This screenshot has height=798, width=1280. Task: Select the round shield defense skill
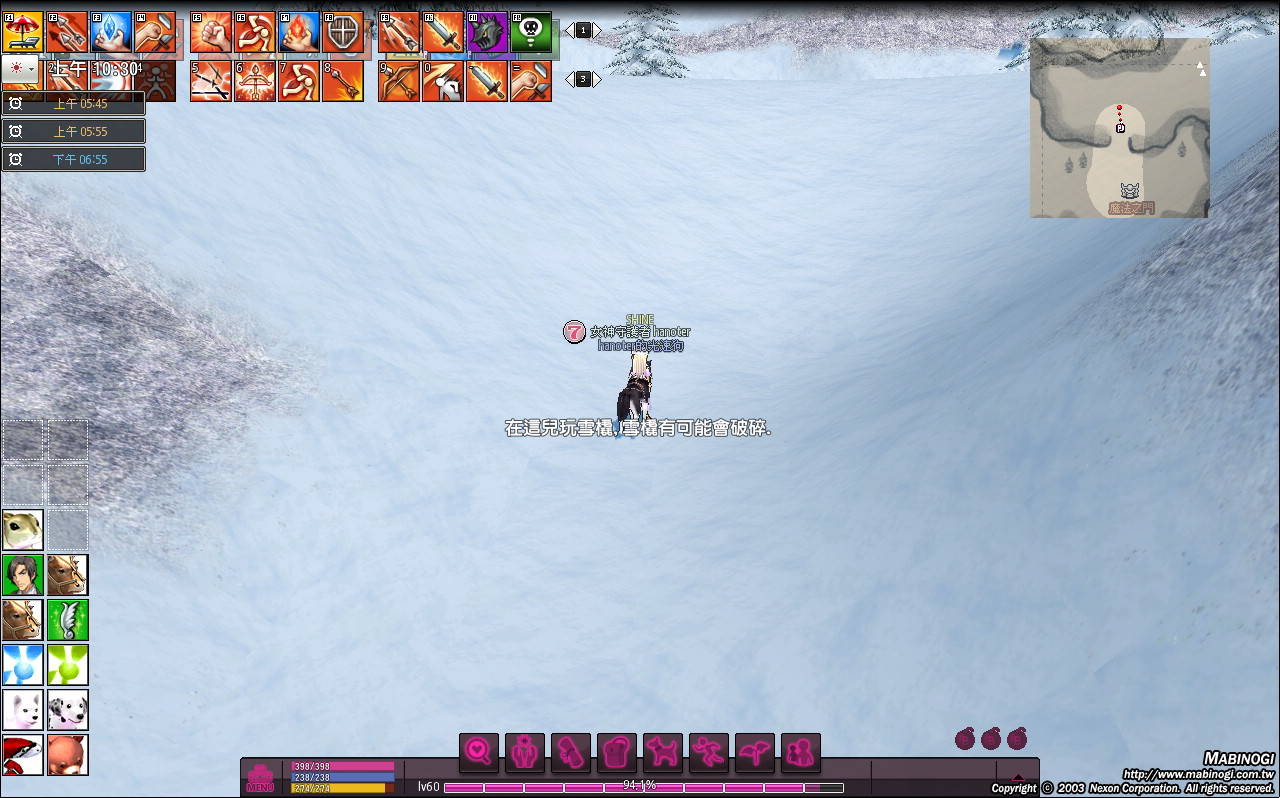click(x=343, y=32)
